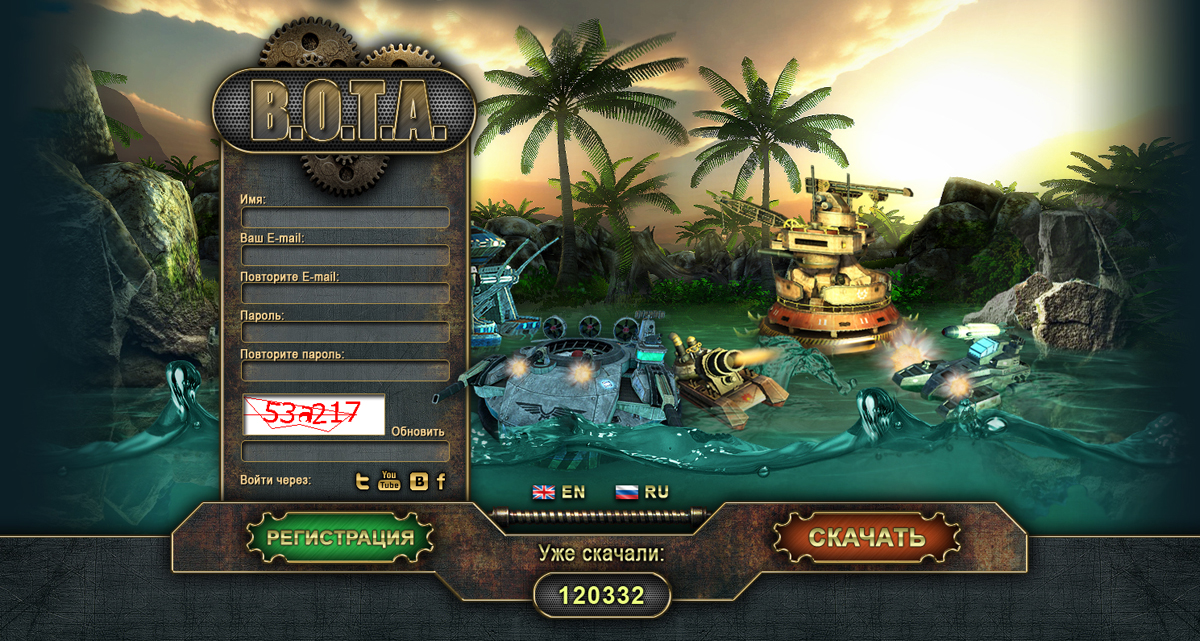Viewport: 1200px width, 641px height.
Task: Focus the Ваш E-mail input field
Action: [345, 255]
